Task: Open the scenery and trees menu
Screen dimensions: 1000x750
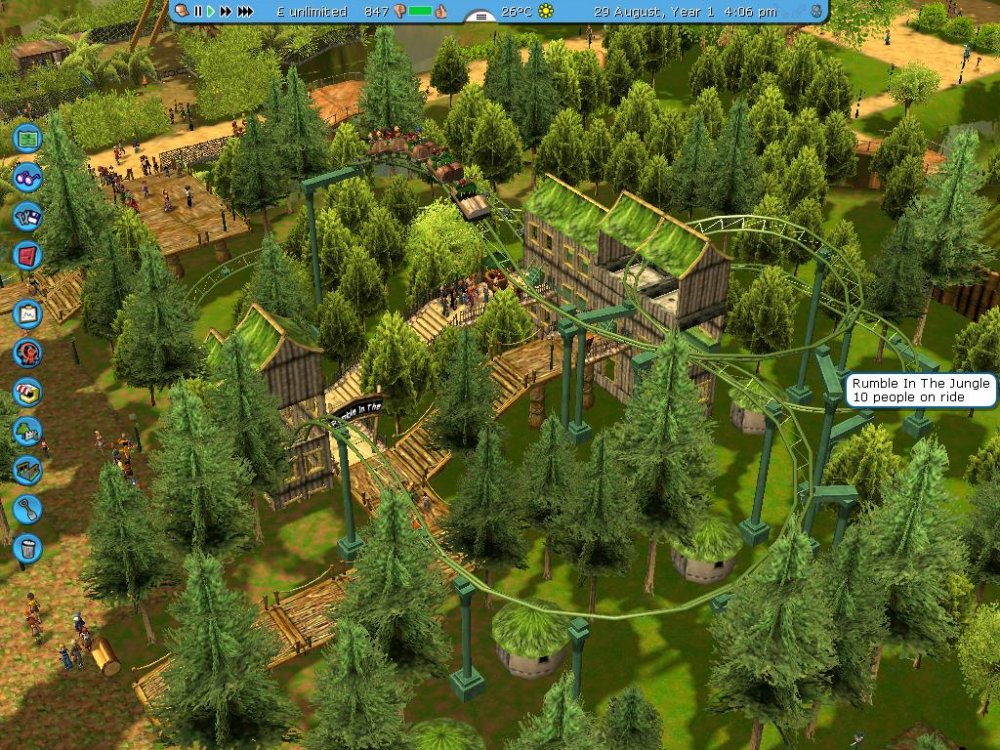Action: click(x=27, y=431)
